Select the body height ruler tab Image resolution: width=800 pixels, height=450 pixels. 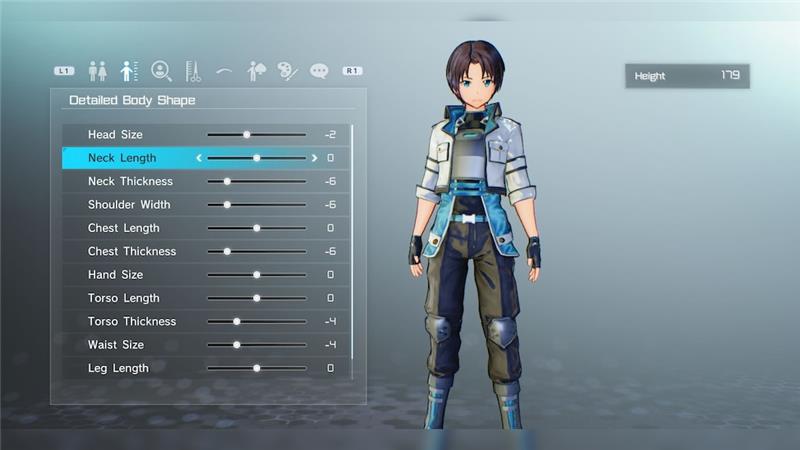coord(128,71)
